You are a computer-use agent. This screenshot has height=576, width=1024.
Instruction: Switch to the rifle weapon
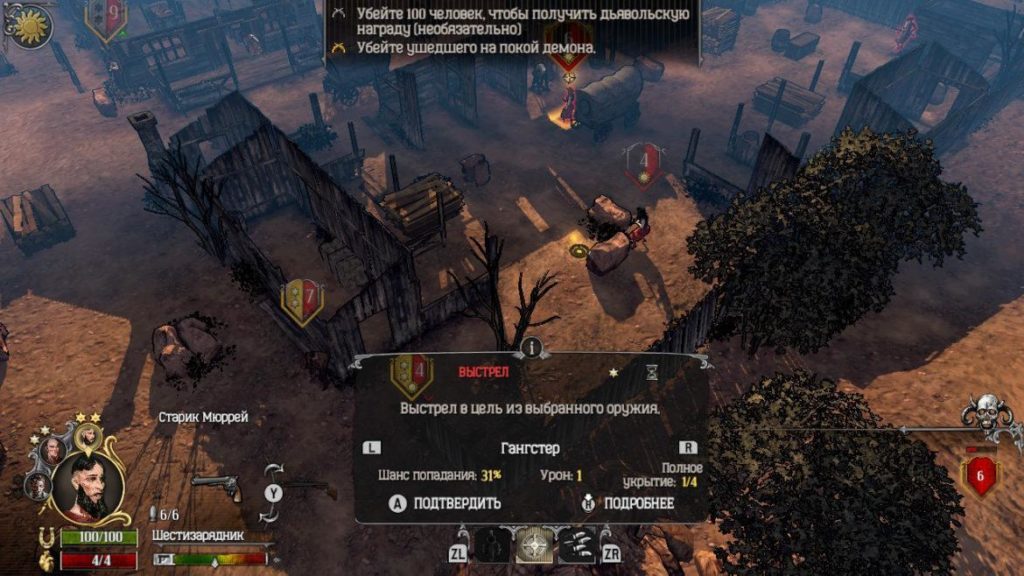(x=311, y=488)
